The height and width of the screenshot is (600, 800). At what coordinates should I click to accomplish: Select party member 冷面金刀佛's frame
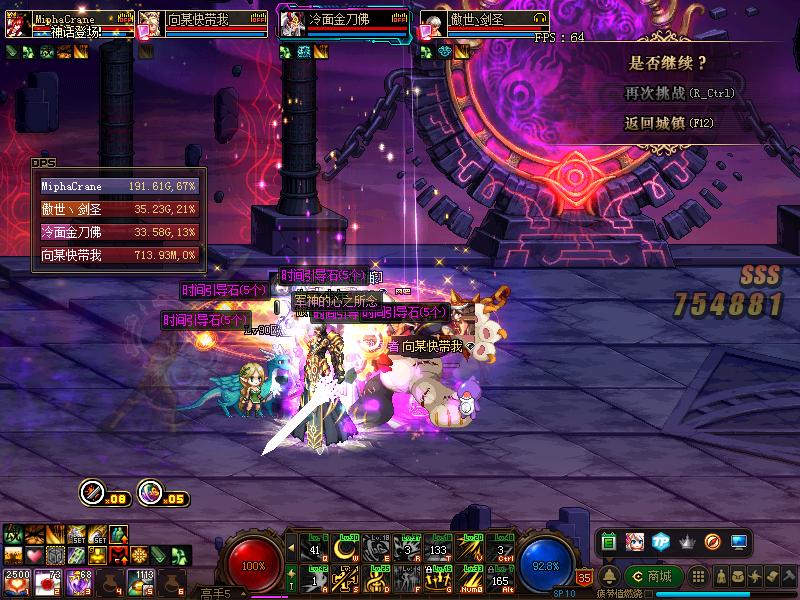coord(343,23)
